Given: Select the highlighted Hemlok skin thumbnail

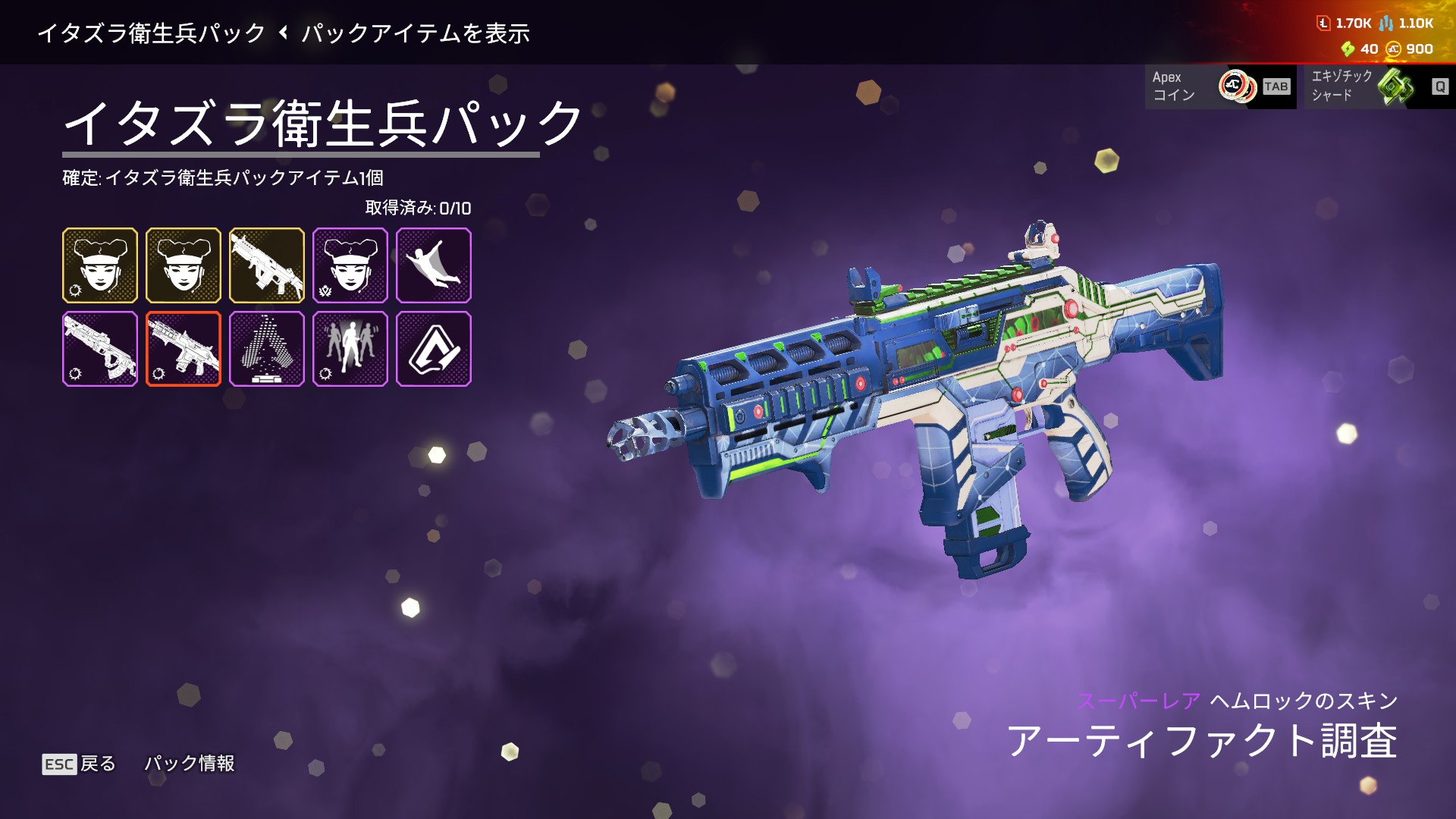Looking at the screenshot, I should [183, 349].
